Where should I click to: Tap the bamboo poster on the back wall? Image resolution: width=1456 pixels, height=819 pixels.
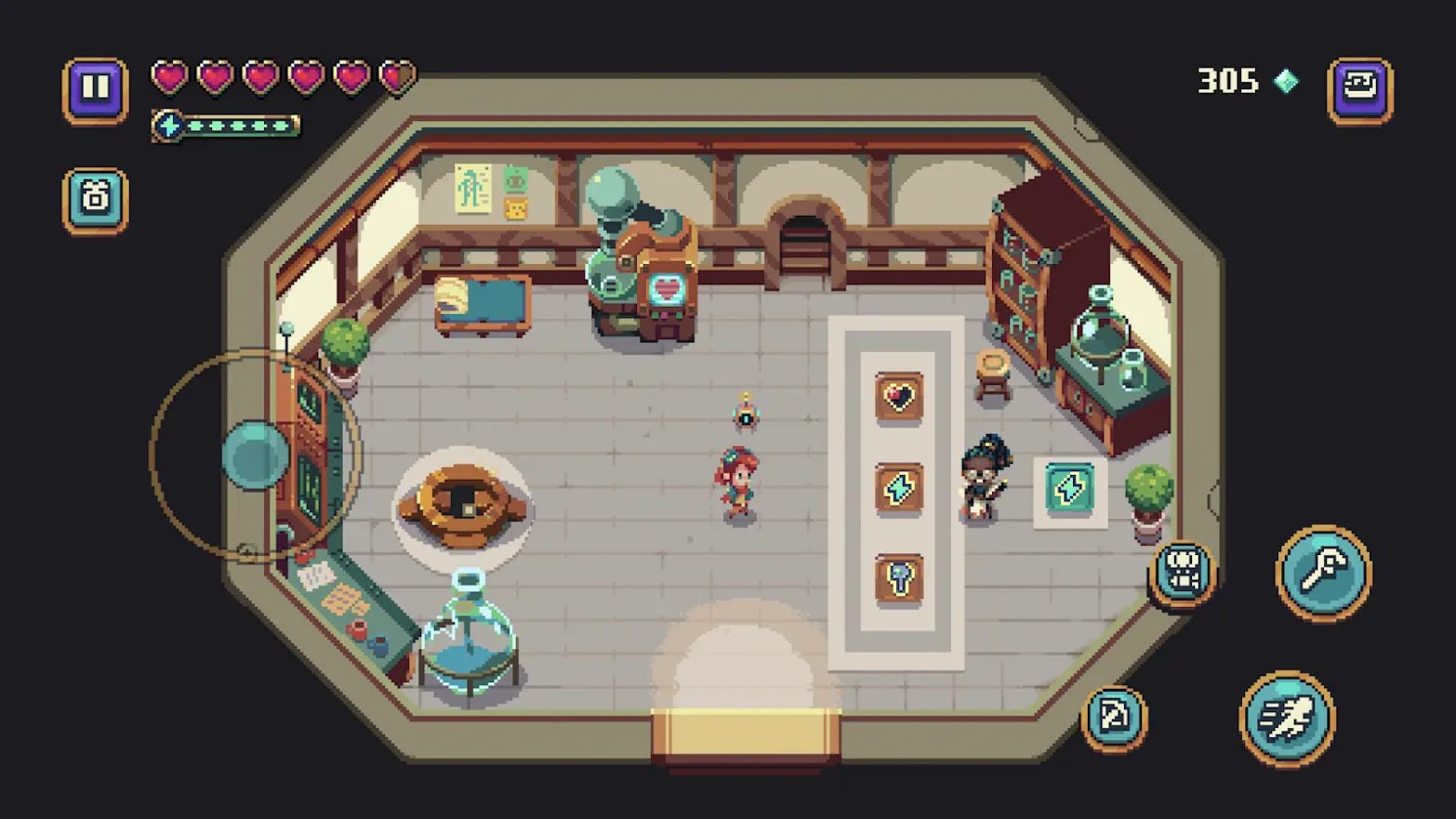pos(472,187)
